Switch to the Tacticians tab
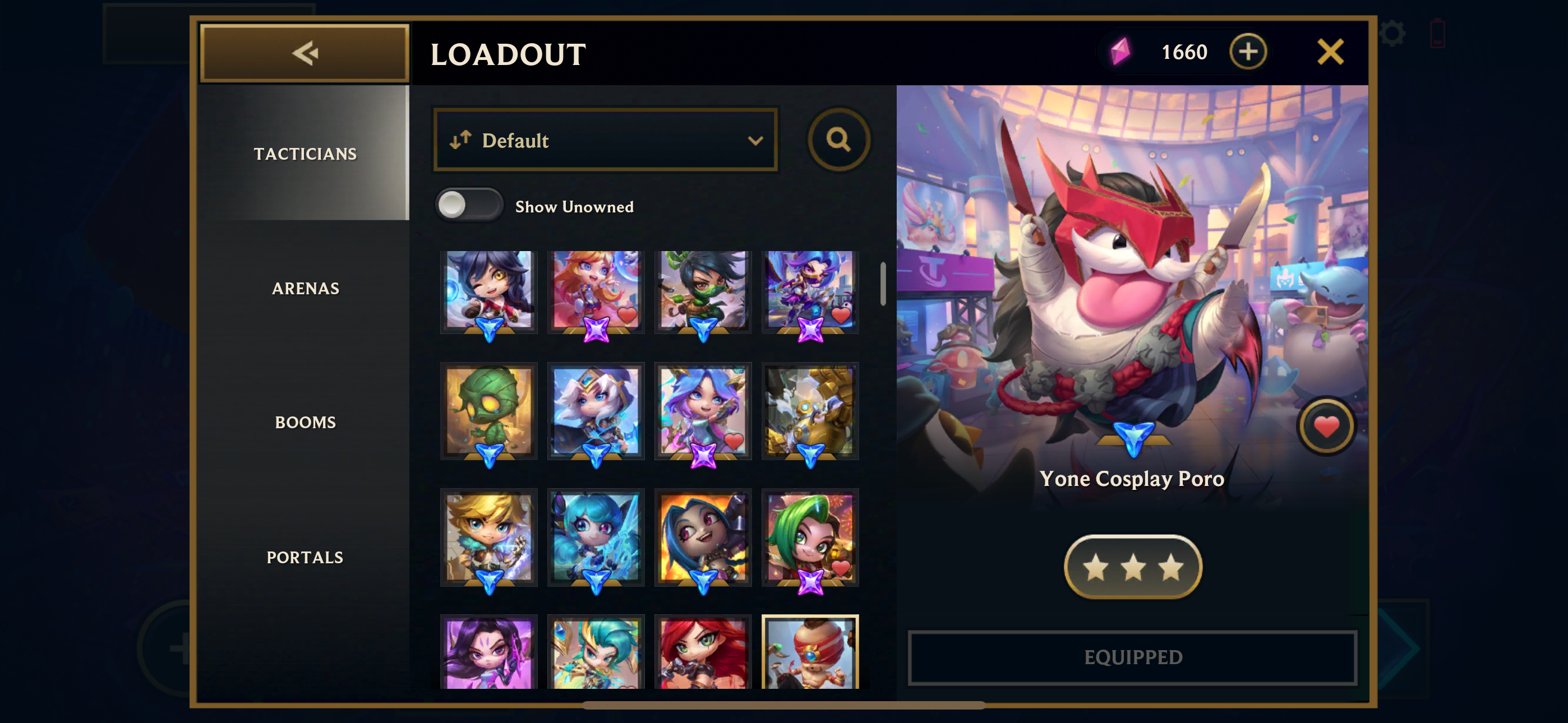The image size is (1568, 723). tap(305, 154)
